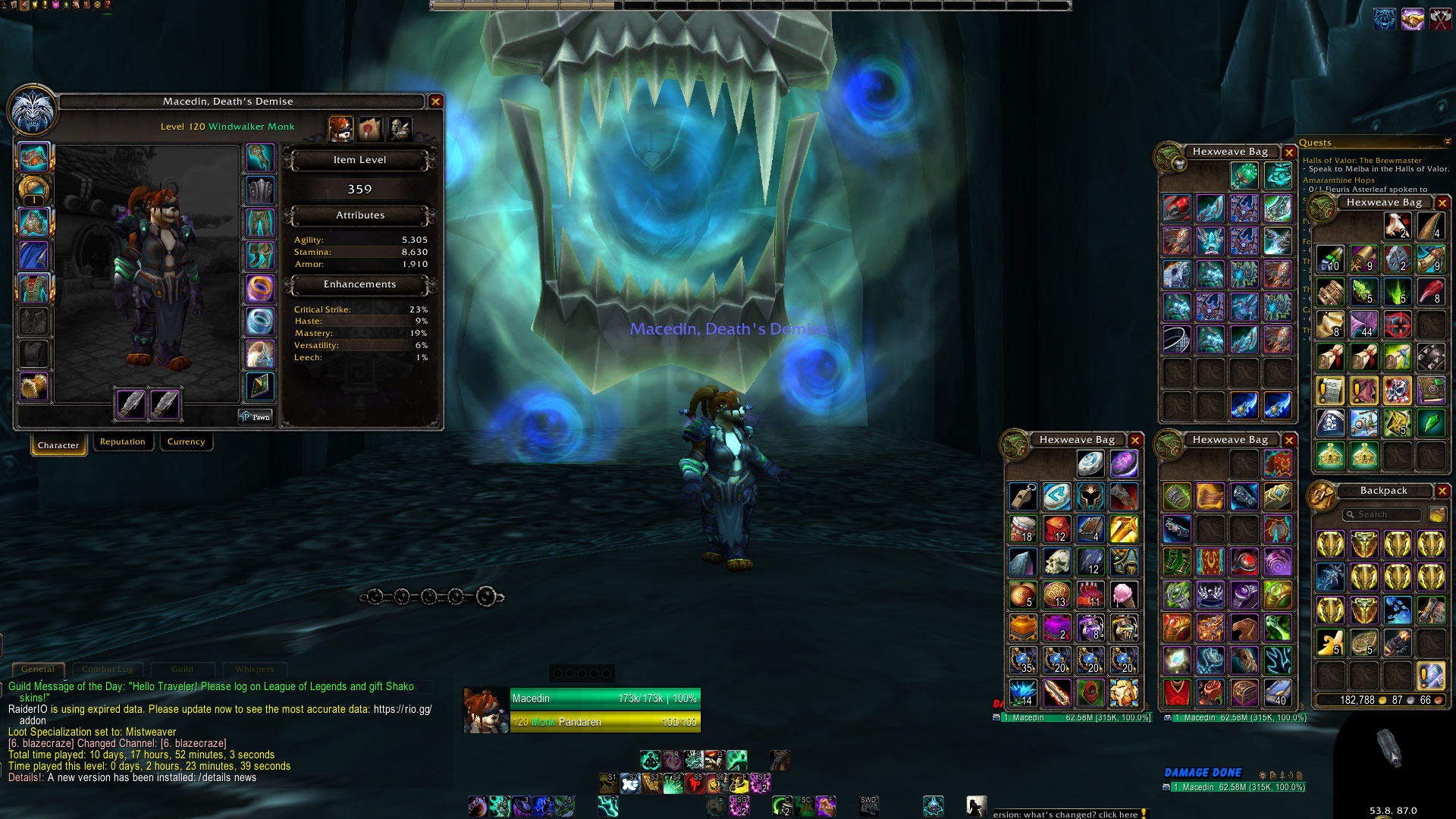Click the Macedin player unit frame
Screen dimensions: 1456x819
coord(582,710)
